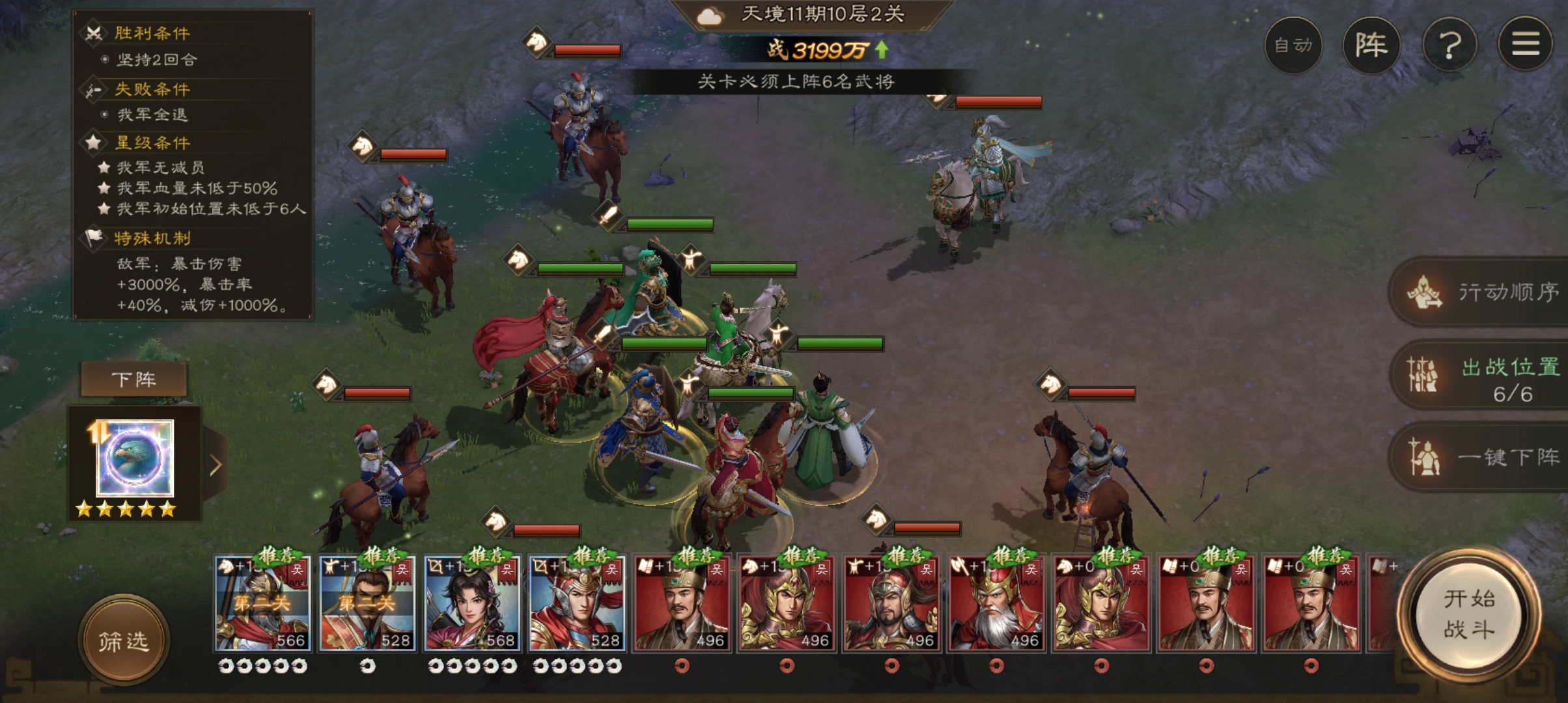
Task: Open the 阵 formation menu
Action: (x=1371, y=45)
